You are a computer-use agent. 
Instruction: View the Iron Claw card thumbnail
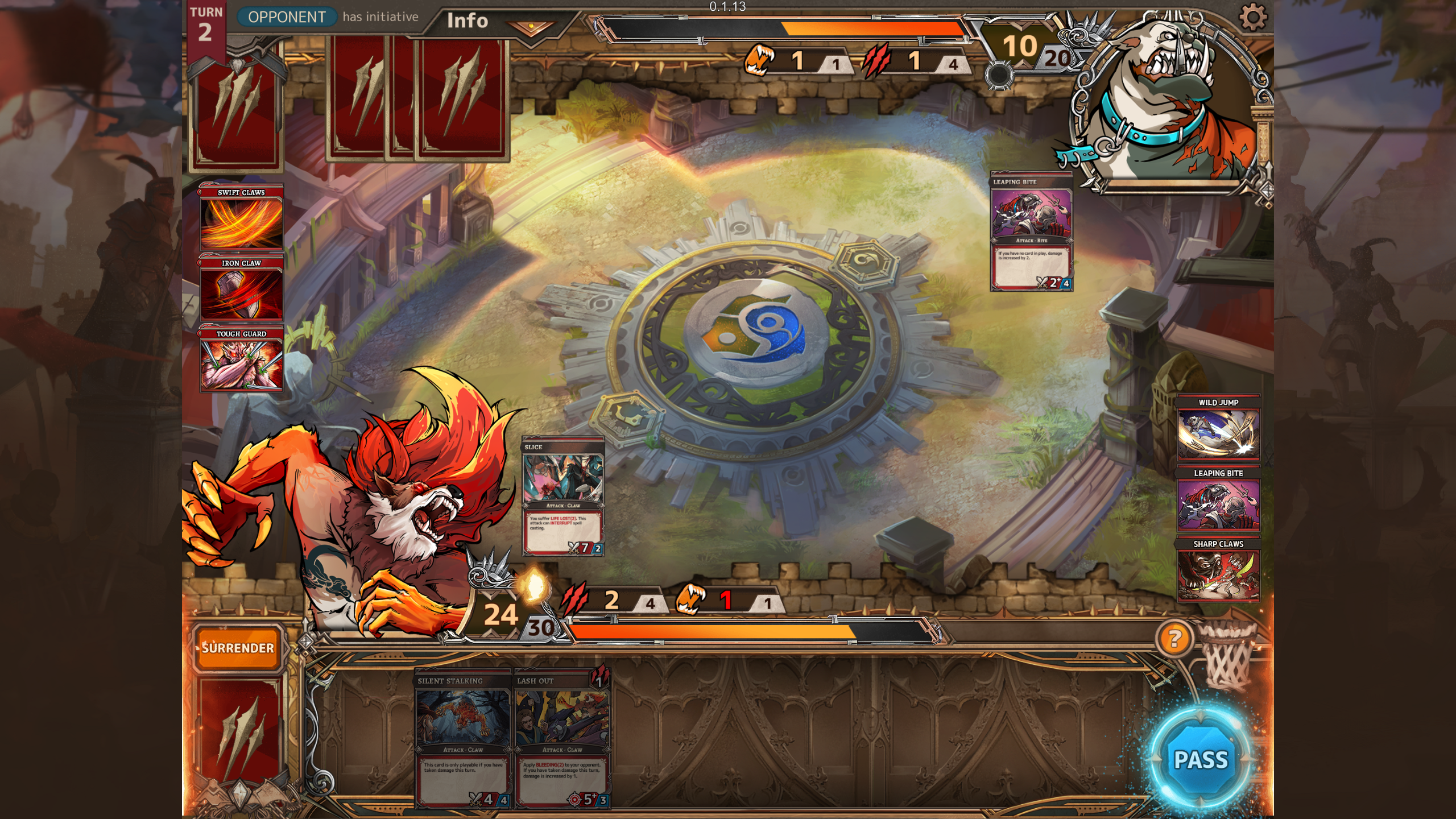point(241,289)
